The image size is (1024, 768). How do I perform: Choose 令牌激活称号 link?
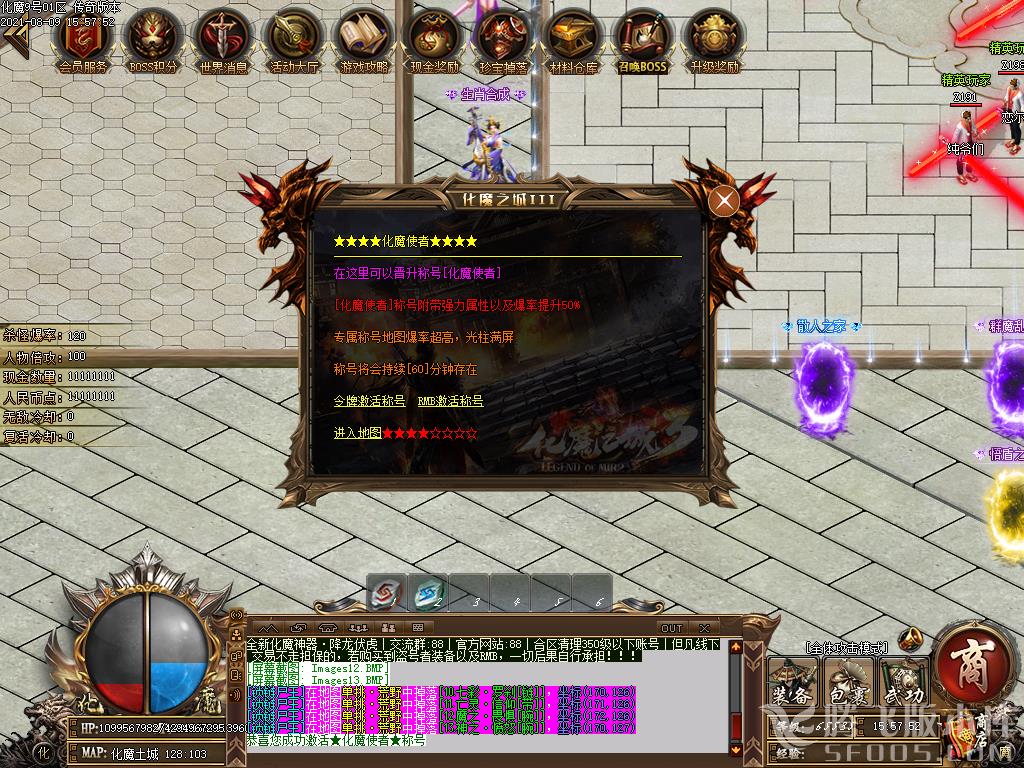(369, 401)
